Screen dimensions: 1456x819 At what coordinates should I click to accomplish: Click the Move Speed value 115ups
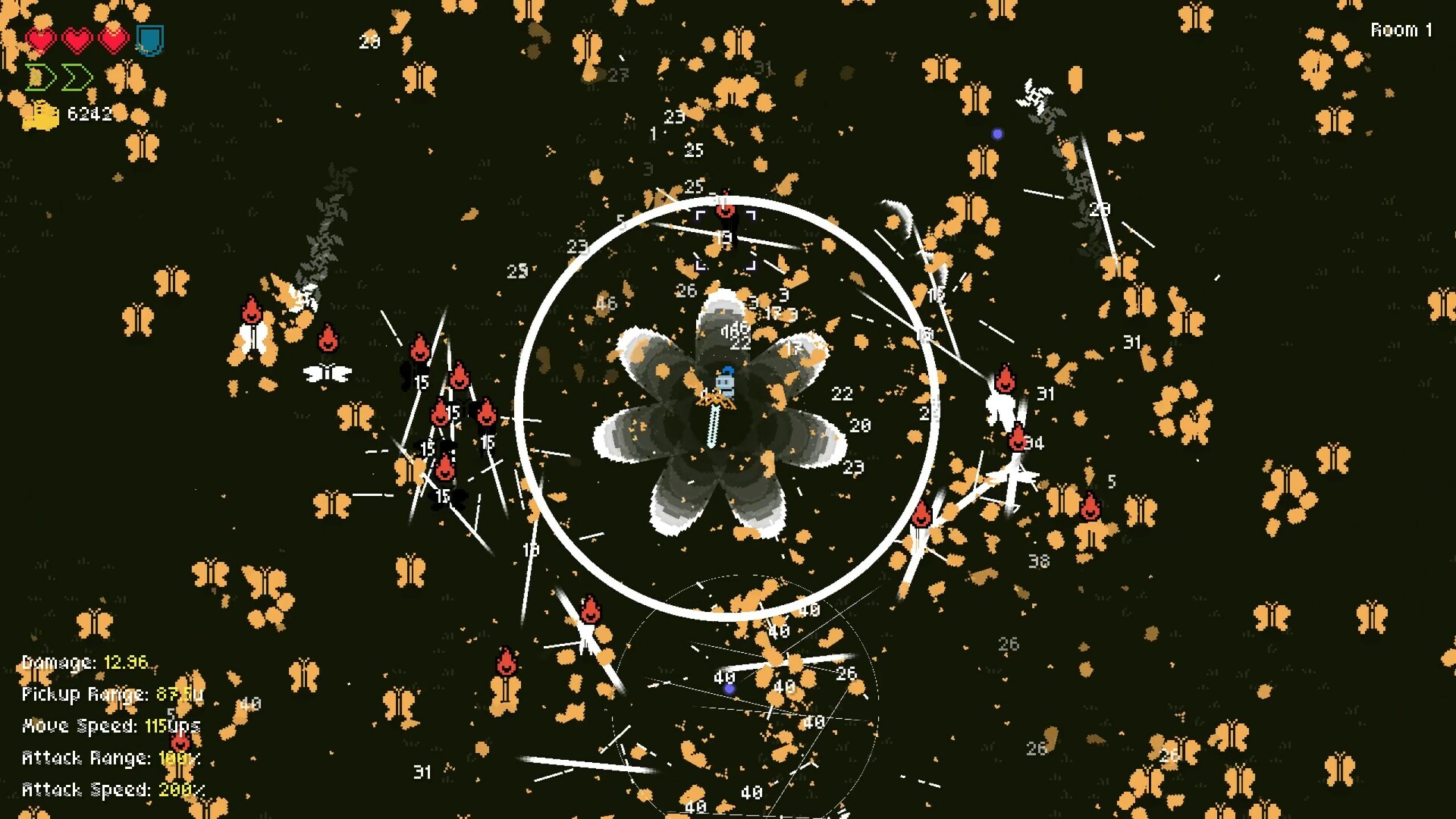click(171, 726)
